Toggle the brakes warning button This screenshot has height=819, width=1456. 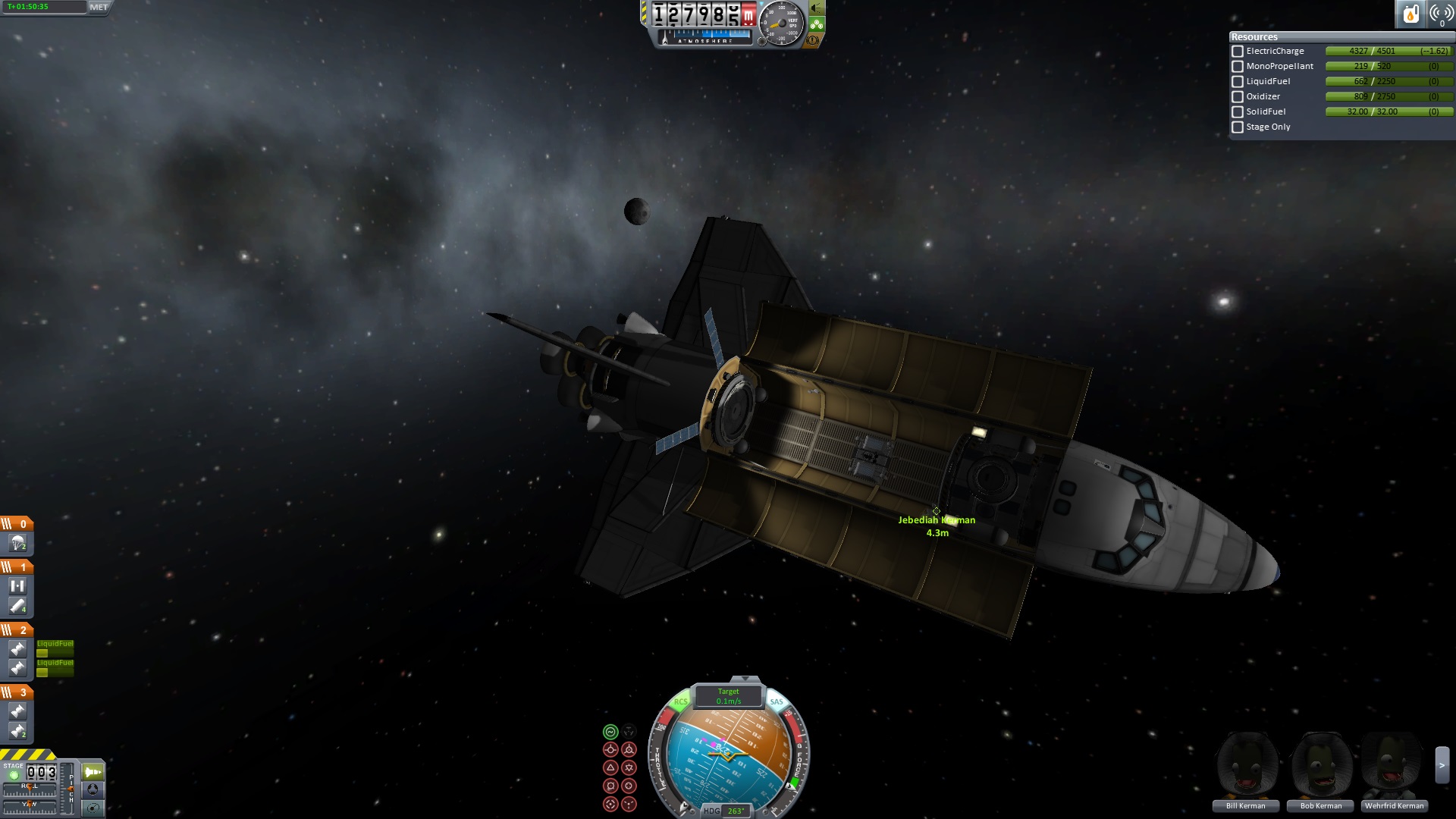pos(813,40)
